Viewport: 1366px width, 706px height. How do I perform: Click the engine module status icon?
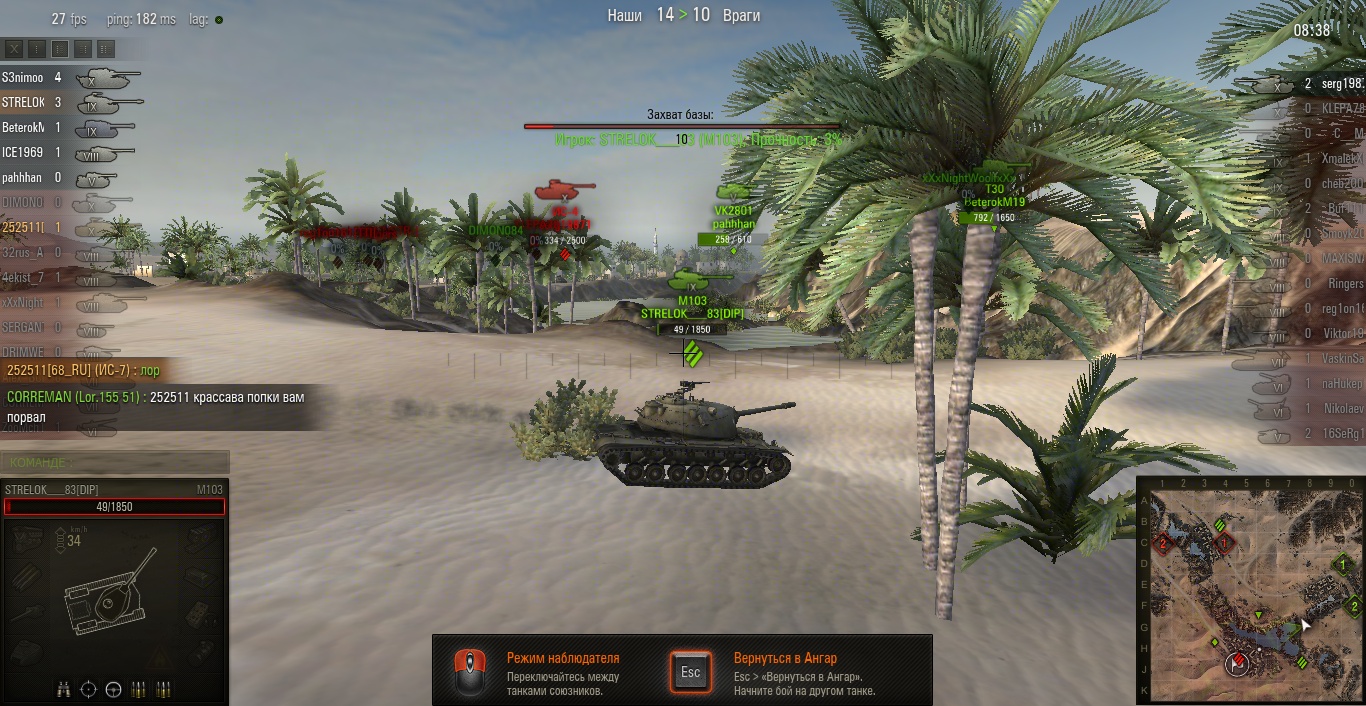pyautogui.click(x=27, y=541)
